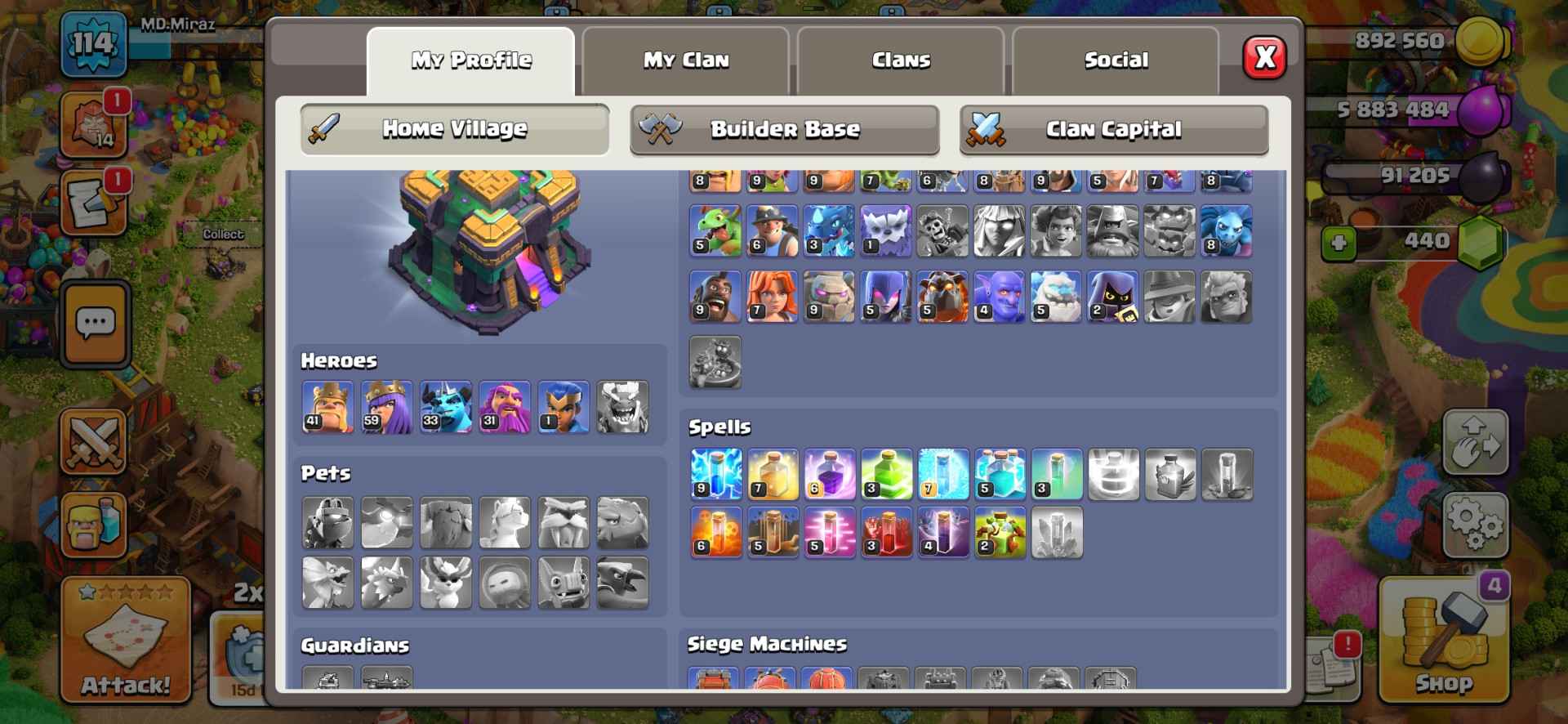Select the Lightning Spell icon

716,474
